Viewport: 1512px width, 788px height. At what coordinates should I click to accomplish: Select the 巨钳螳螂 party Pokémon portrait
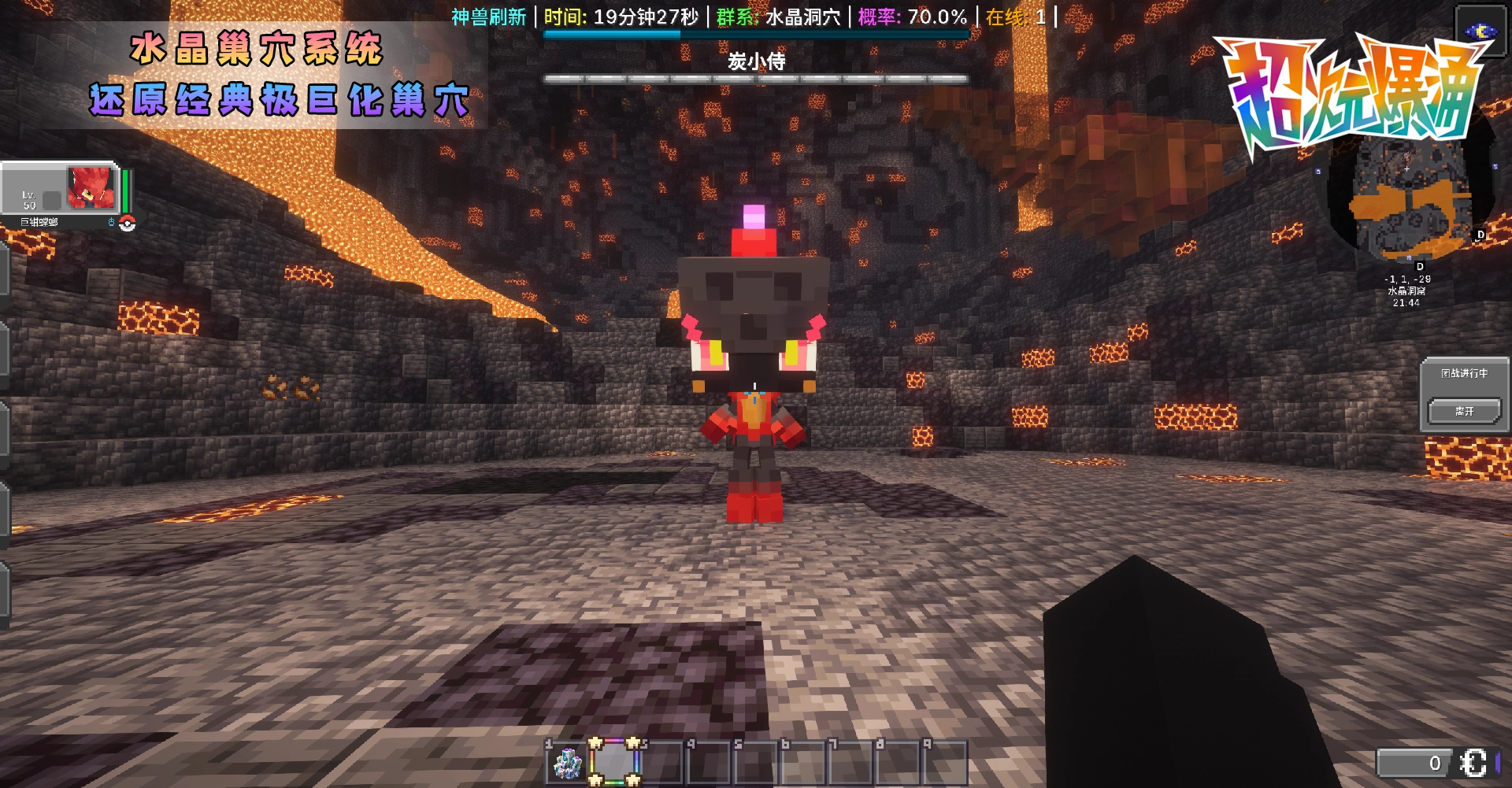(x=91, y=187)
